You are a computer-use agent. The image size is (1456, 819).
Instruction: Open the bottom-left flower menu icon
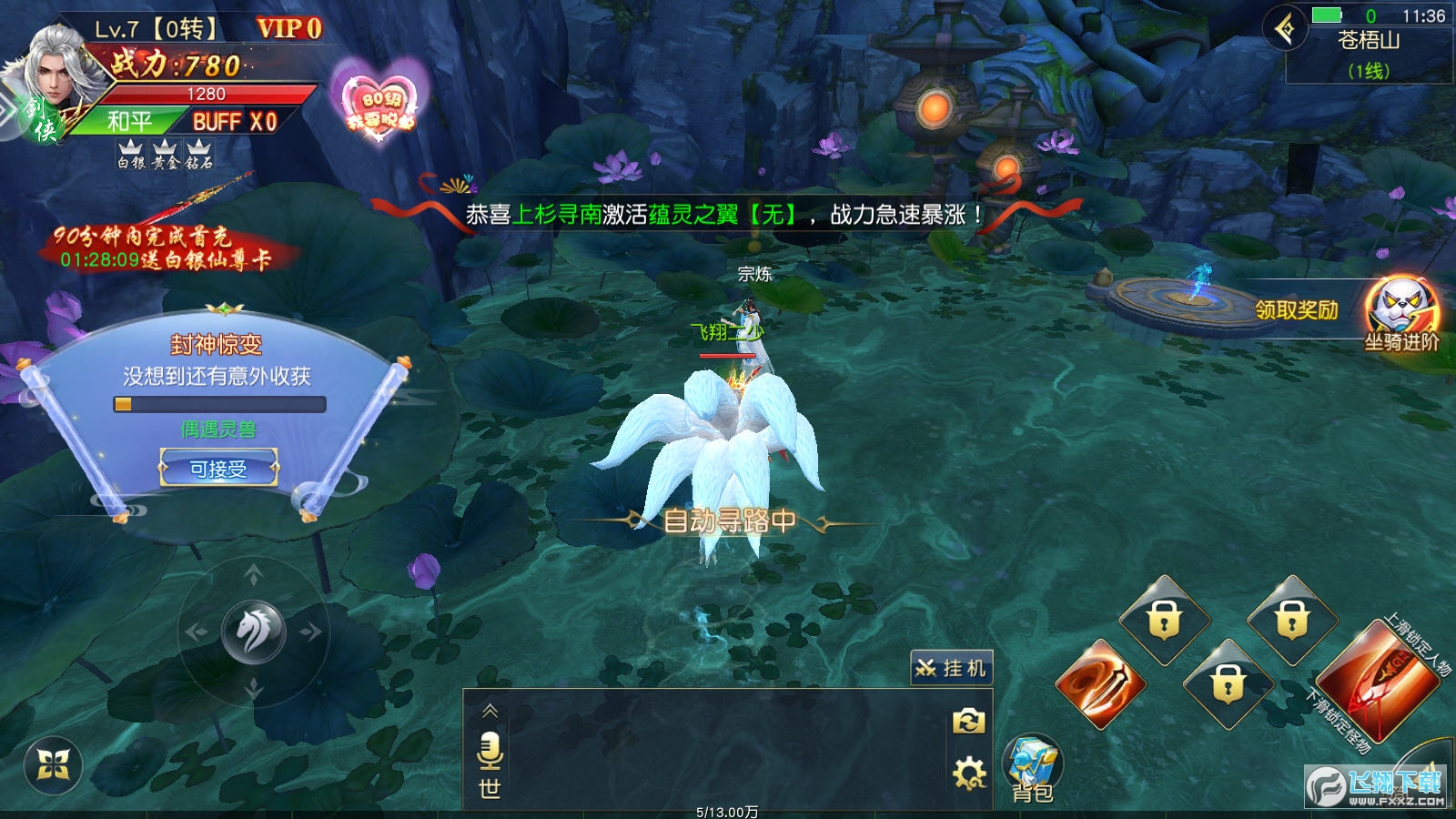[x=53, y=766]
